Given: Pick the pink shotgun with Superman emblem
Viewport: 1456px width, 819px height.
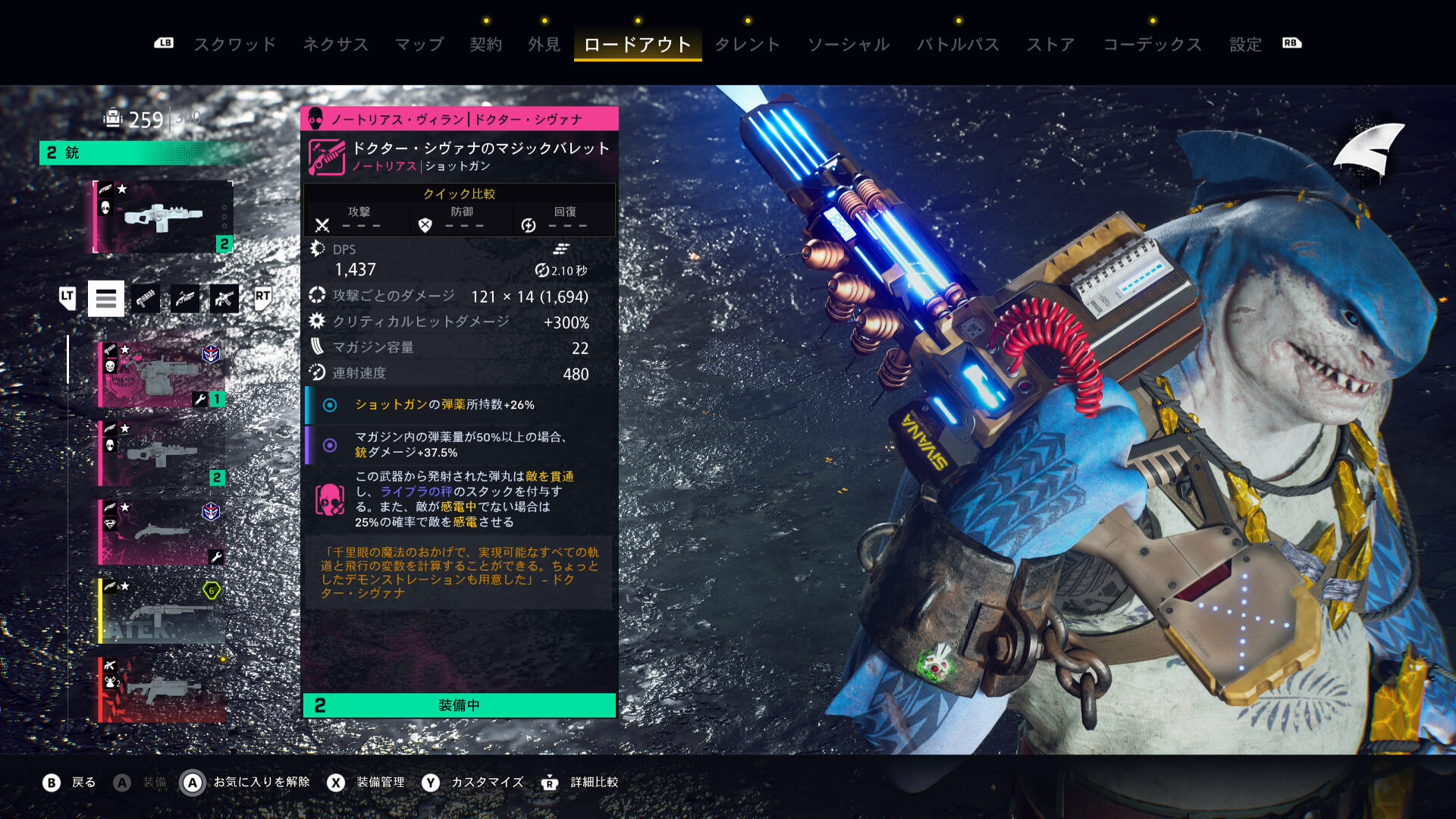Looking at the screenshot, I should coord(162,532).
